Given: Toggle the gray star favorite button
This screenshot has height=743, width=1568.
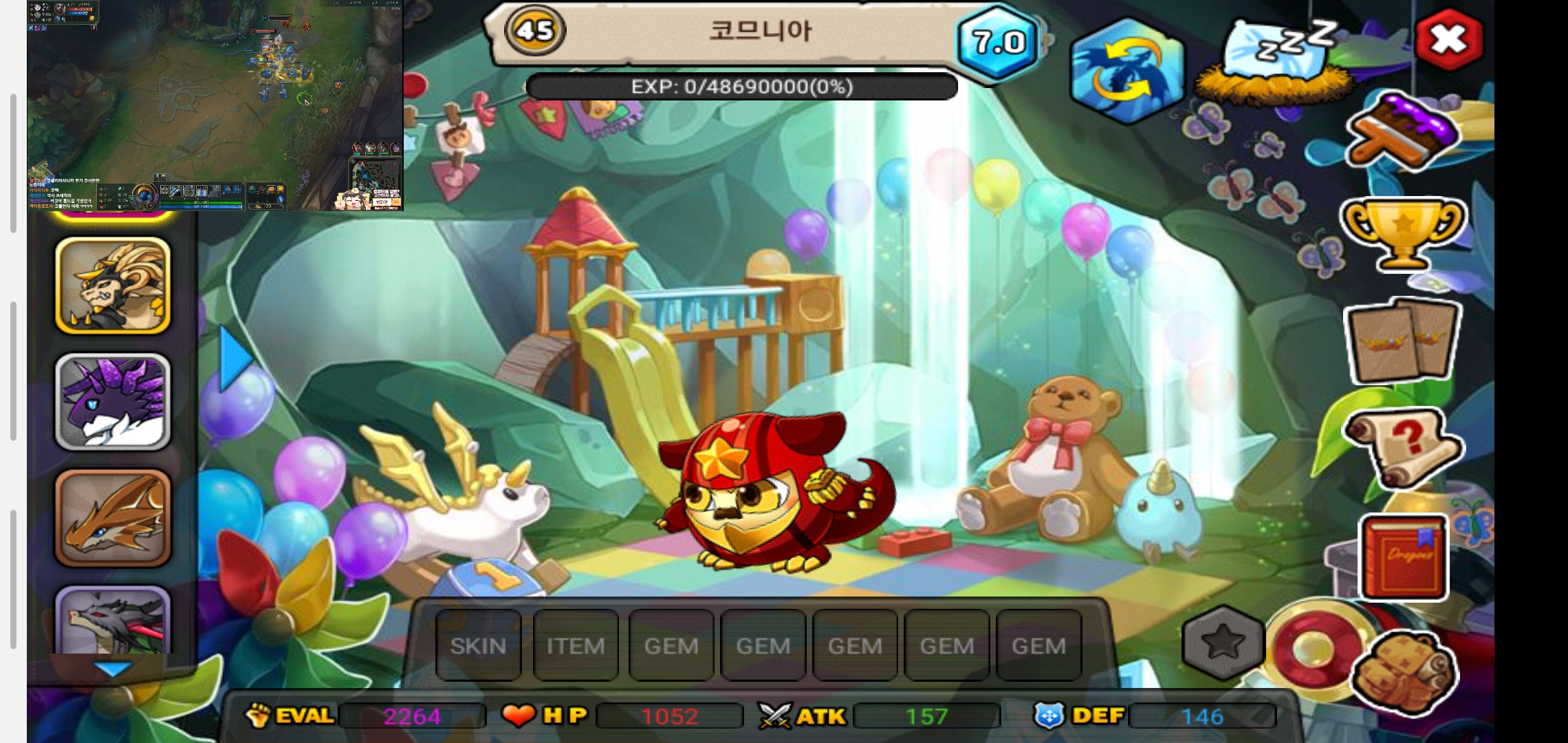Looking at the screenshot, I should (1223, 643).
